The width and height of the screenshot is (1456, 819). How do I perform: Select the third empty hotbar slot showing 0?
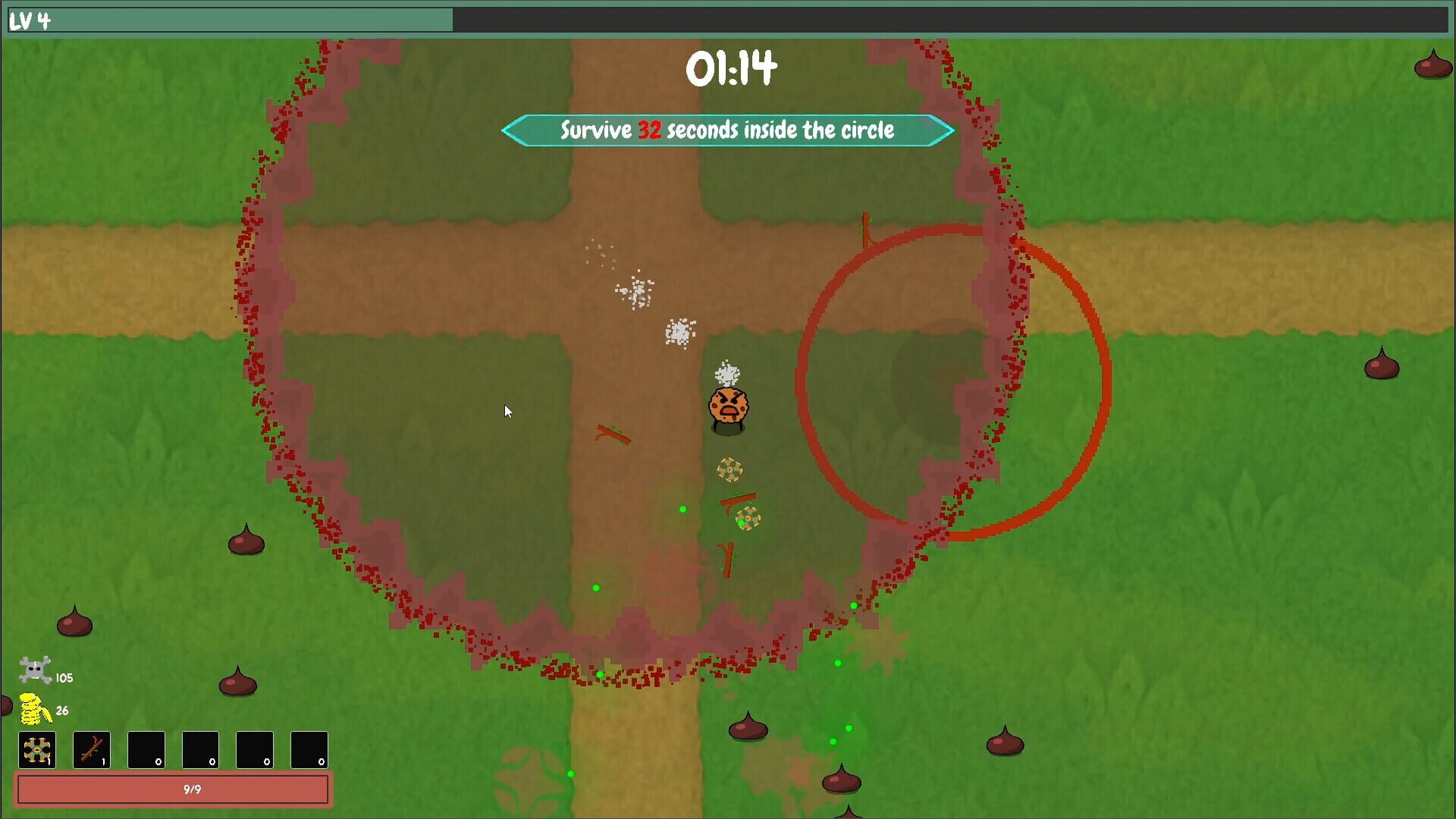pyautogui.click(x=146, y=749)
